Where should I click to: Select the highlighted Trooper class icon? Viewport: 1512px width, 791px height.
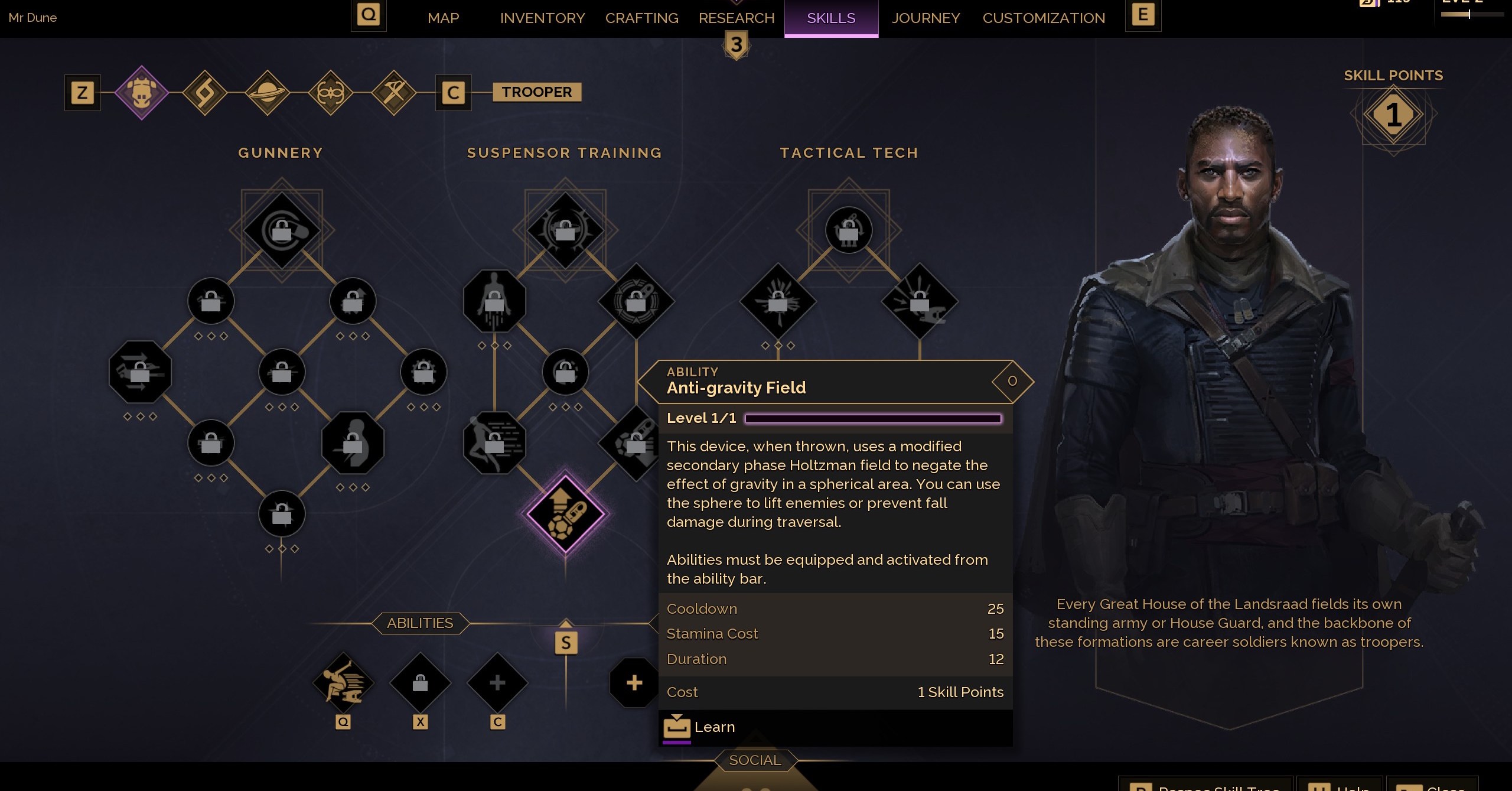coord(141,93)
